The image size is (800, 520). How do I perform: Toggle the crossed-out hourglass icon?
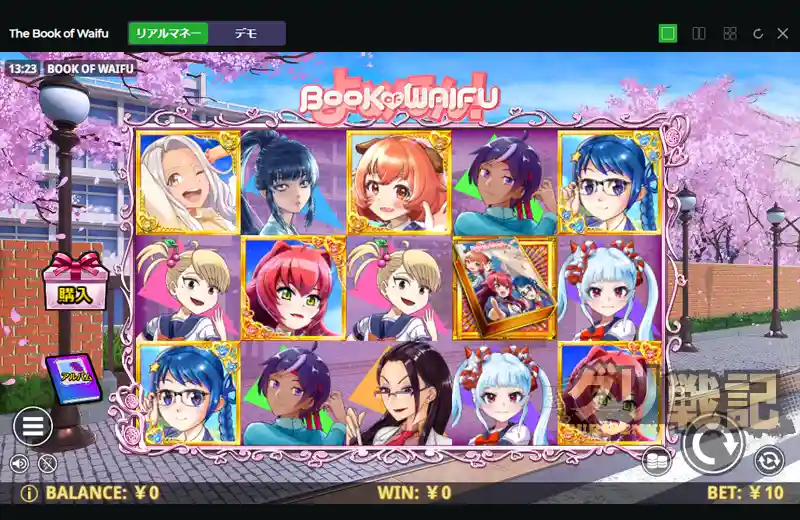46,463
